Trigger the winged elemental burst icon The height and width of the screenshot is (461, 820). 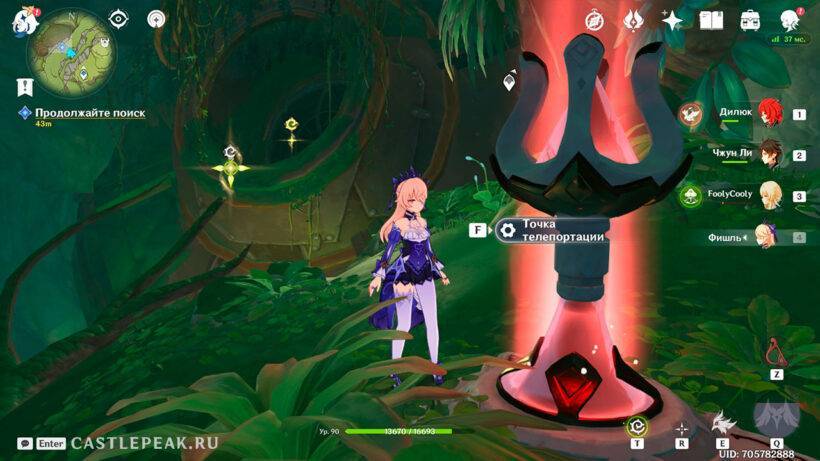[x=776, y=418]
